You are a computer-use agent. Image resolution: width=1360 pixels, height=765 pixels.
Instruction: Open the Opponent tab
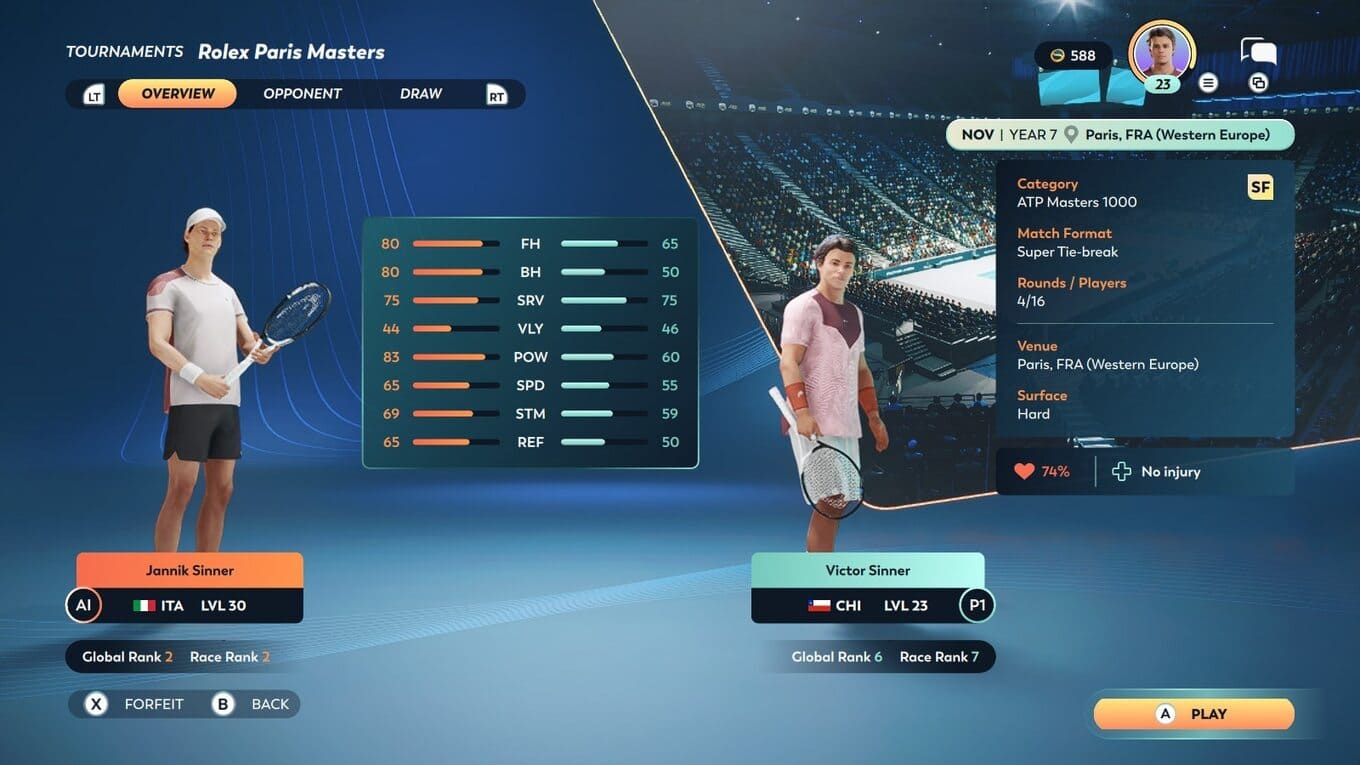(302, 94)
